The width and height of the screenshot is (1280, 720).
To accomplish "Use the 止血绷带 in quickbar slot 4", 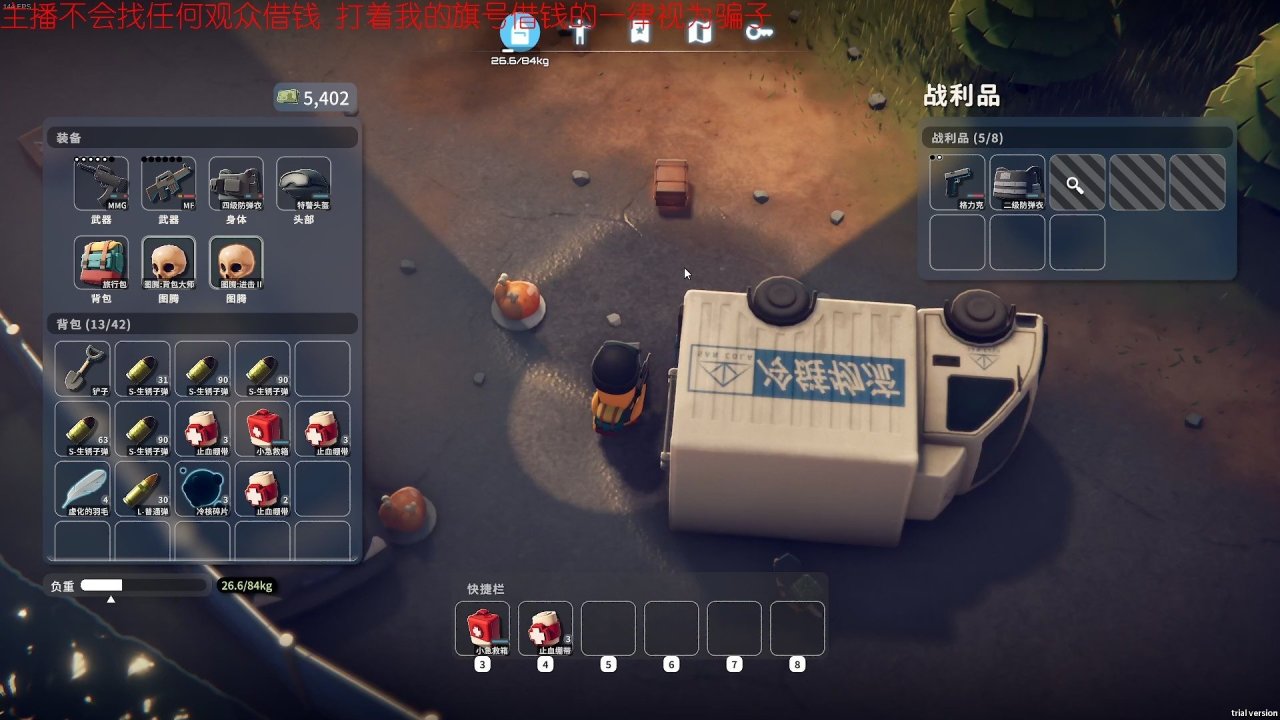I will (x=545, y=628).
